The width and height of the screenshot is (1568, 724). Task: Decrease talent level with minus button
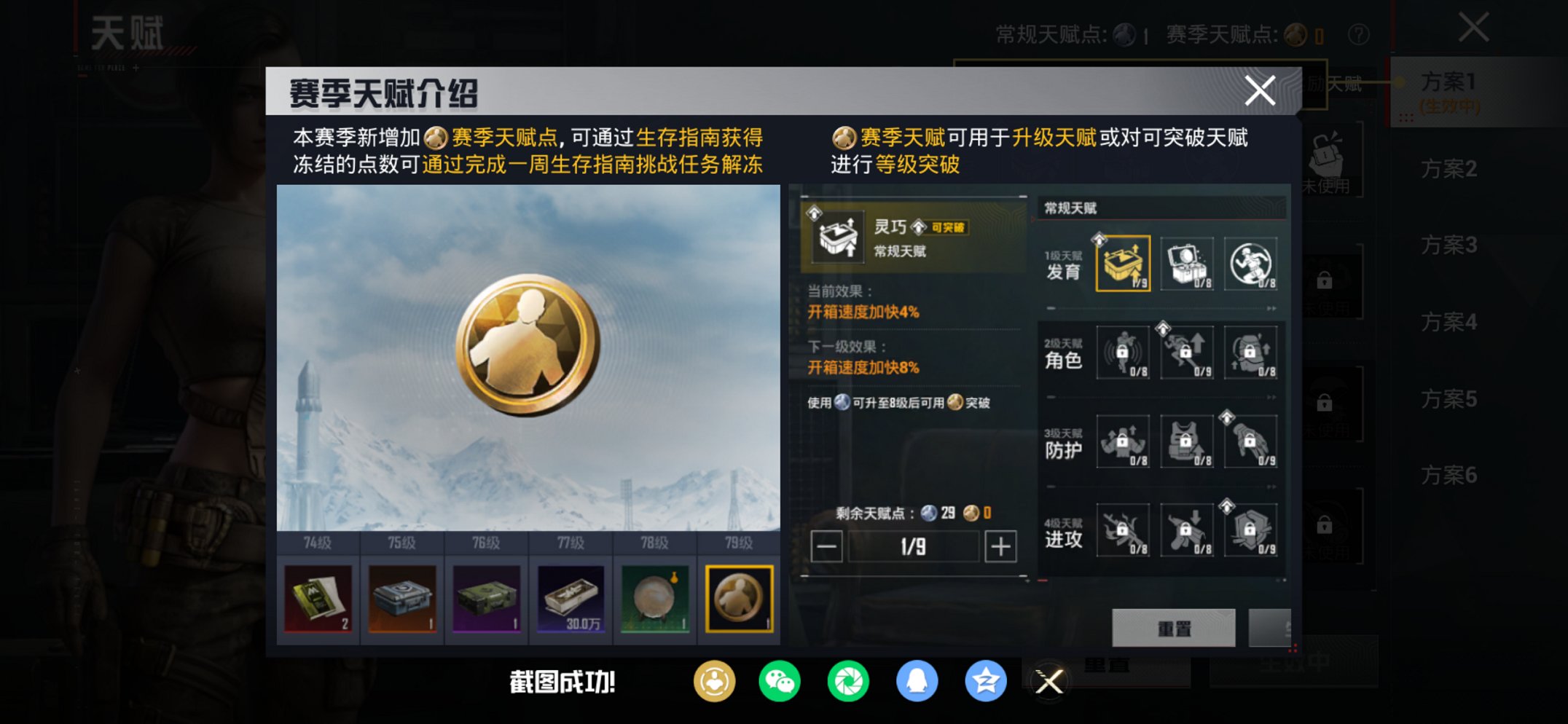point(828,547)
